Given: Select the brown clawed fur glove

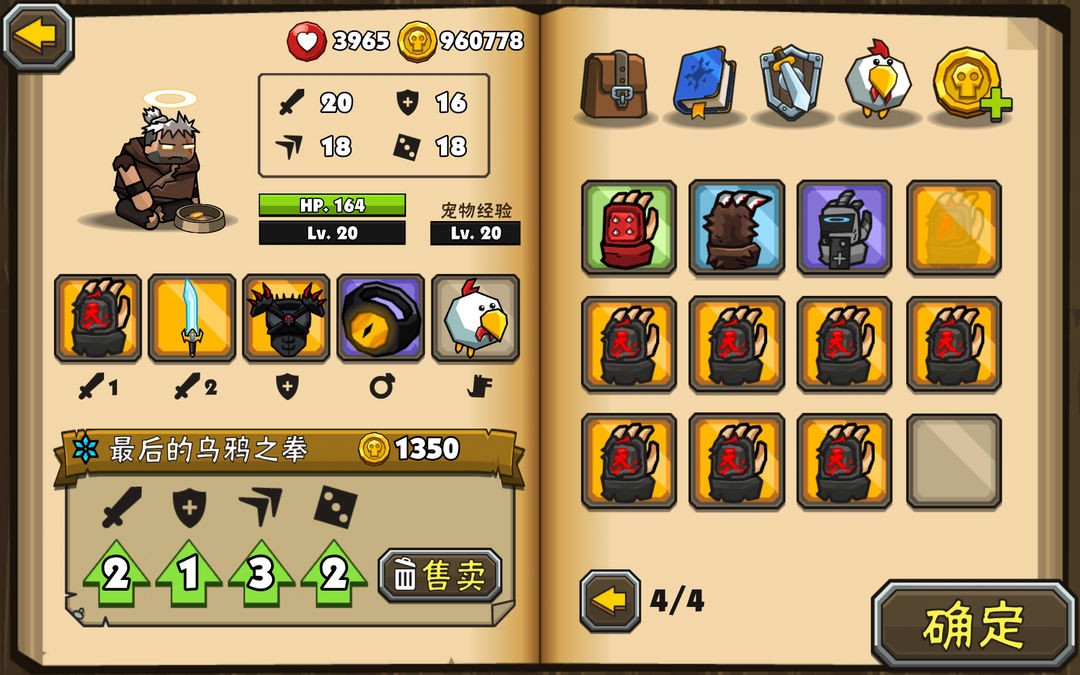Looking at the screenshot, I should pos(736,227).
